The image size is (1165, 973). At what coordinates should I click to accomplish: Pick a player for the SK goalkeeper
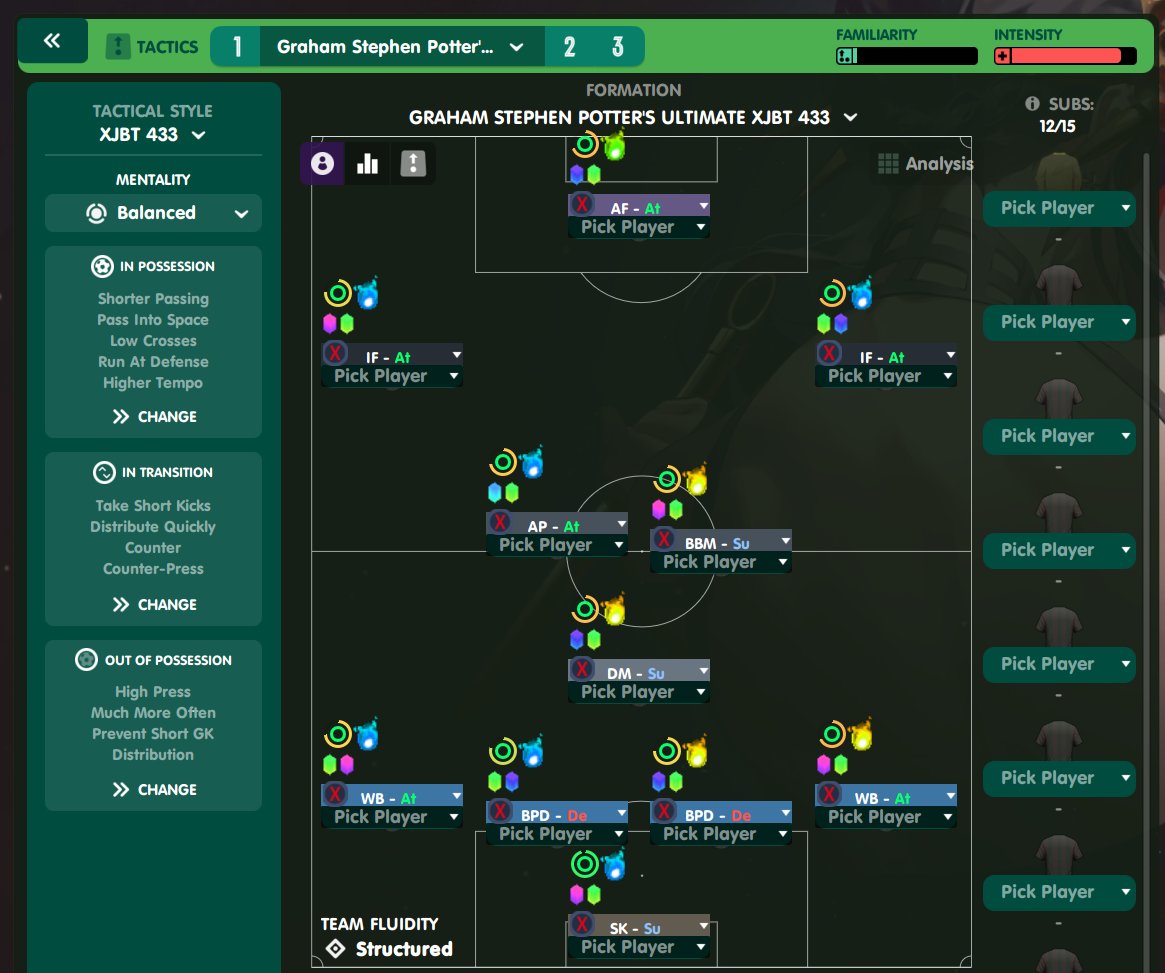pyautogui.click(x=638, y=947)
